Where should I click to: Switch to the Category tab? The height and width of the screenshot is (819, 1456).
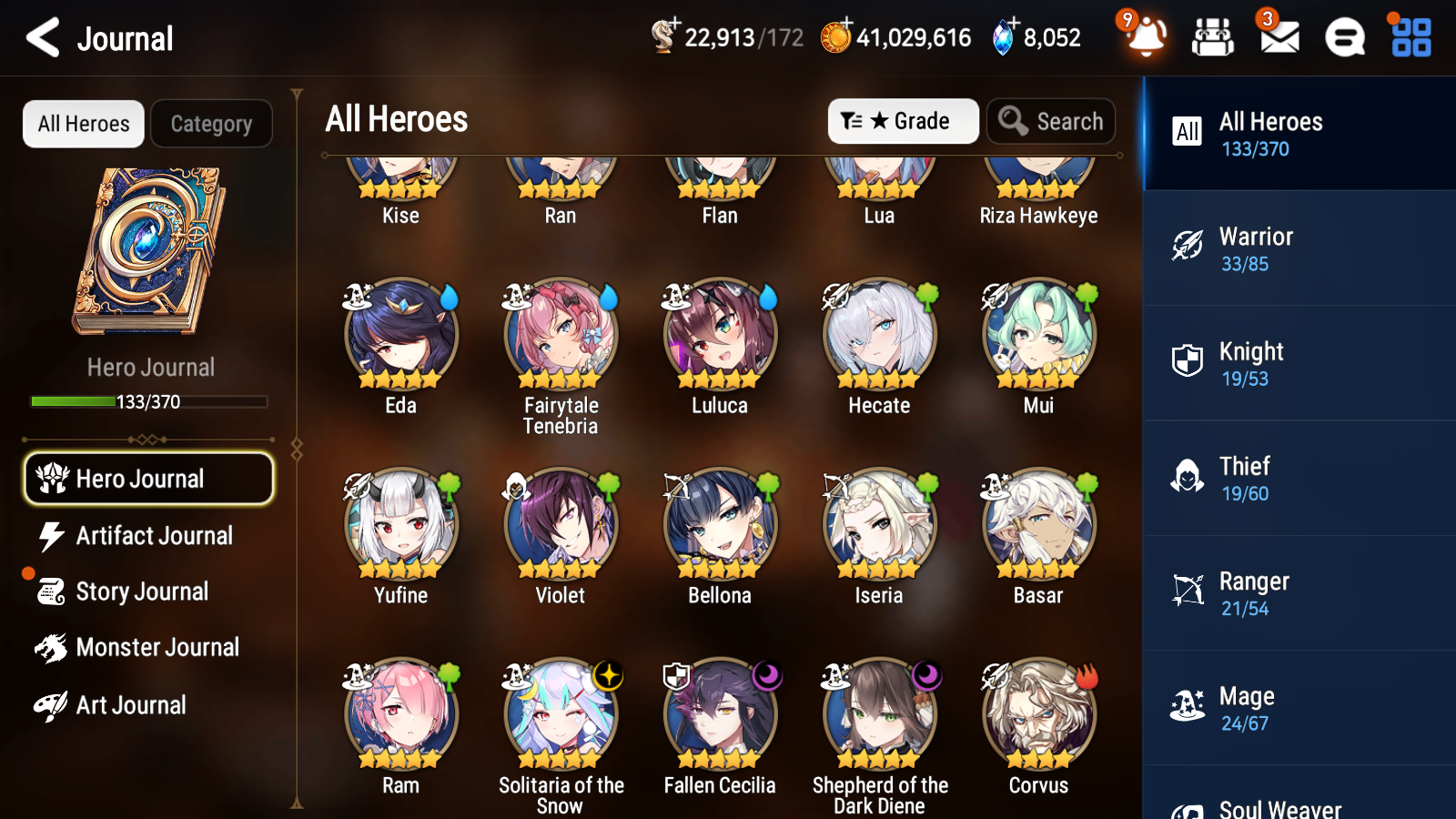coord(211,124)
